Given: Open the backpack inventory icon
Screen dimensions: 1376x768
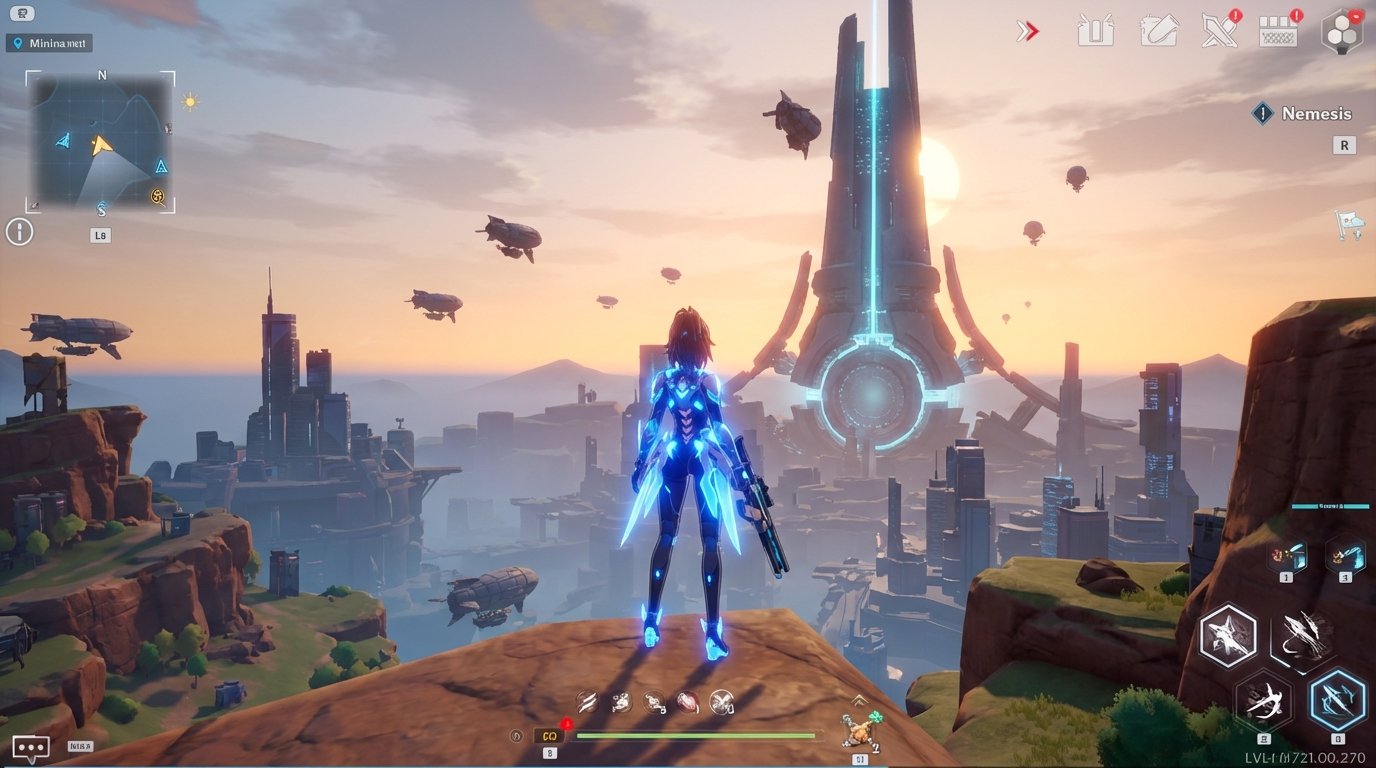Looking at the screenshot, I should click(x=1096, y=30).
